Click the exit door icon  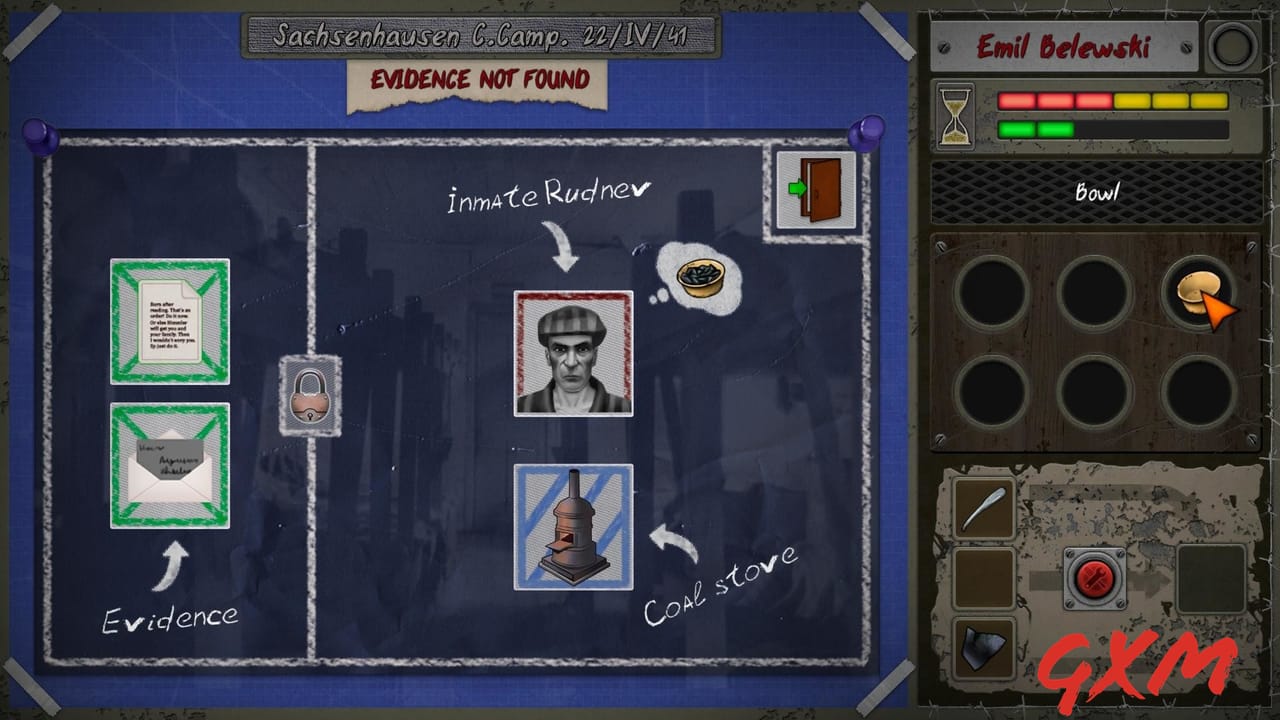tap(812, 187)
